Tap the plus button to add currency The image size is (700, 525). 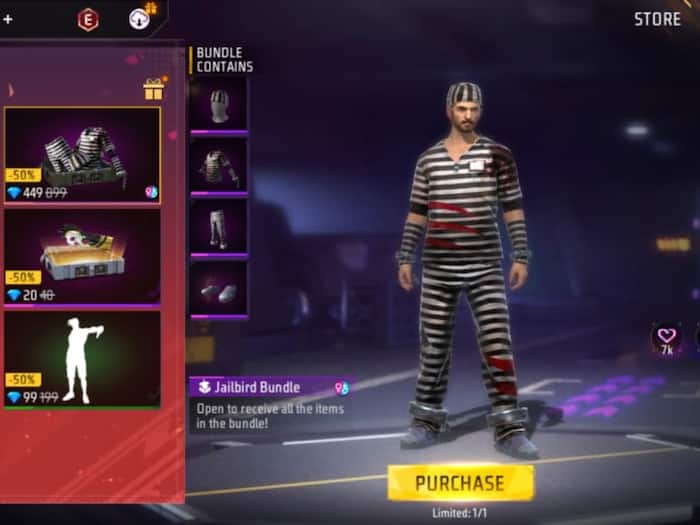[x=8, y=18]
